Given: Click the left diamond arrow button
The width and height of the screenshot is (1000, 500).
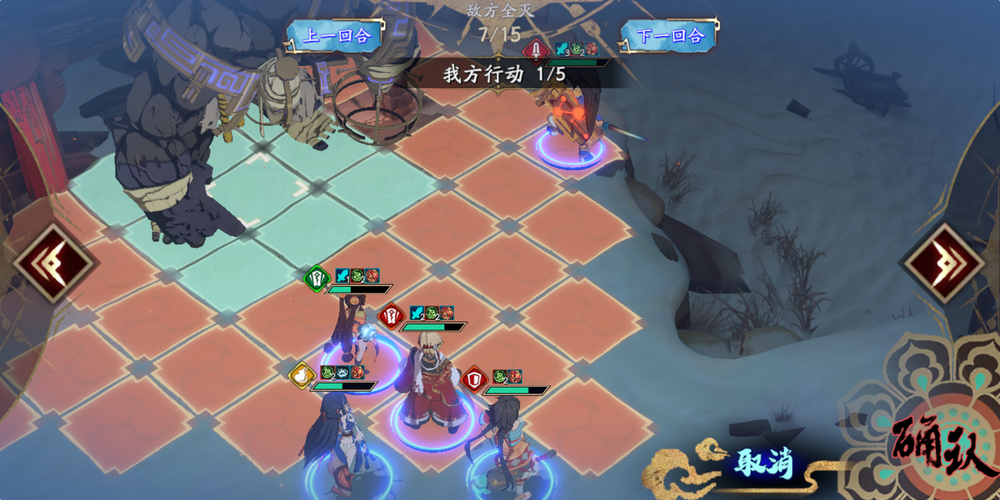Looking at the screenshot, I should click(54, 264).
